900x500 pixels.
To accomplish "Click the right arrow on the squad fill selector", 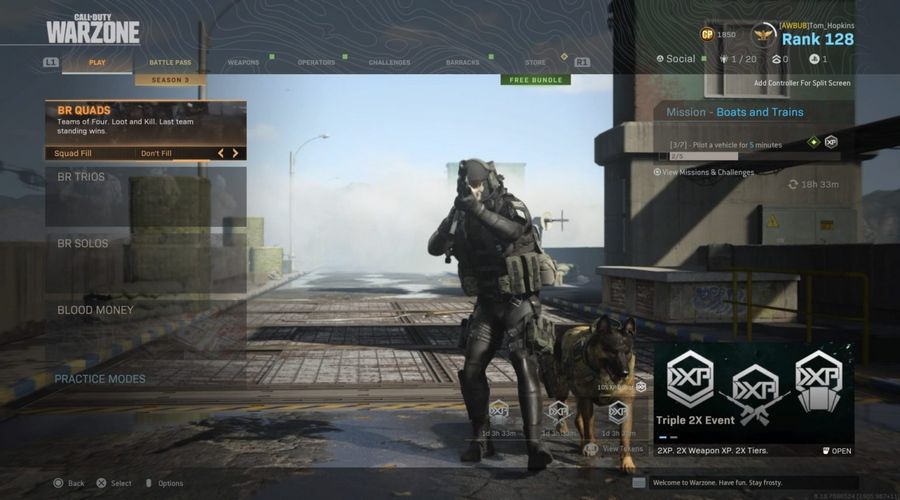I will point(236,153).
